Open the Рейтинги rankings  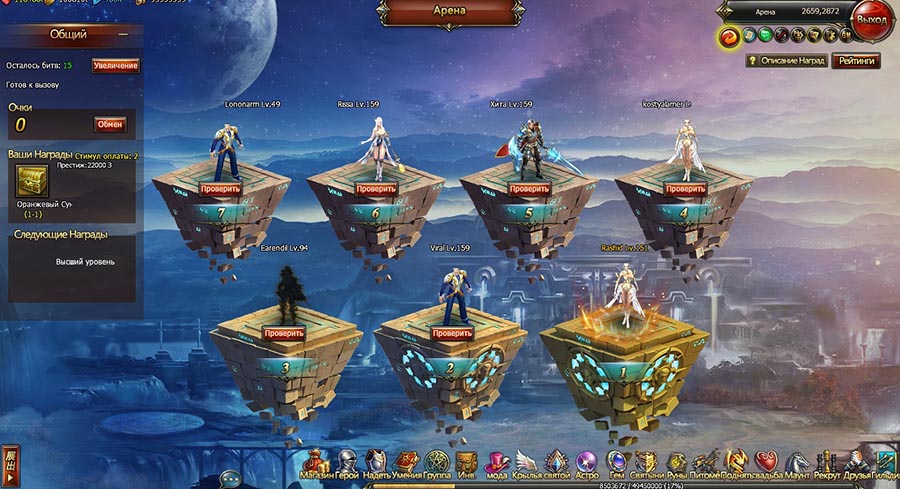pyautogui.click(x=857, y=61)
